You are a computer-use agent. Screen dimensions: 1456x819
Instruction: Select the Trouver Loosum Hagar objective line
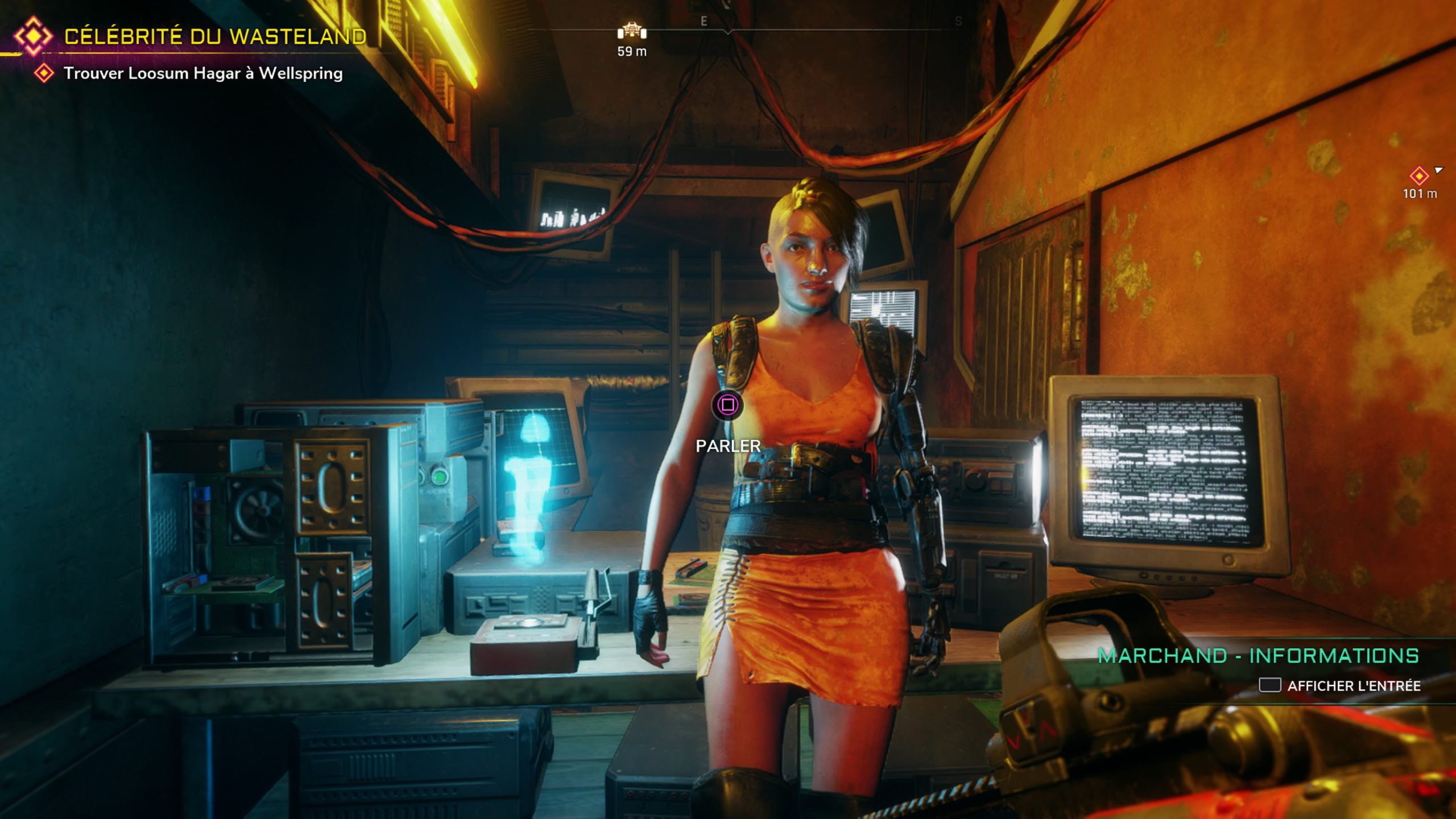coord(202,73)
